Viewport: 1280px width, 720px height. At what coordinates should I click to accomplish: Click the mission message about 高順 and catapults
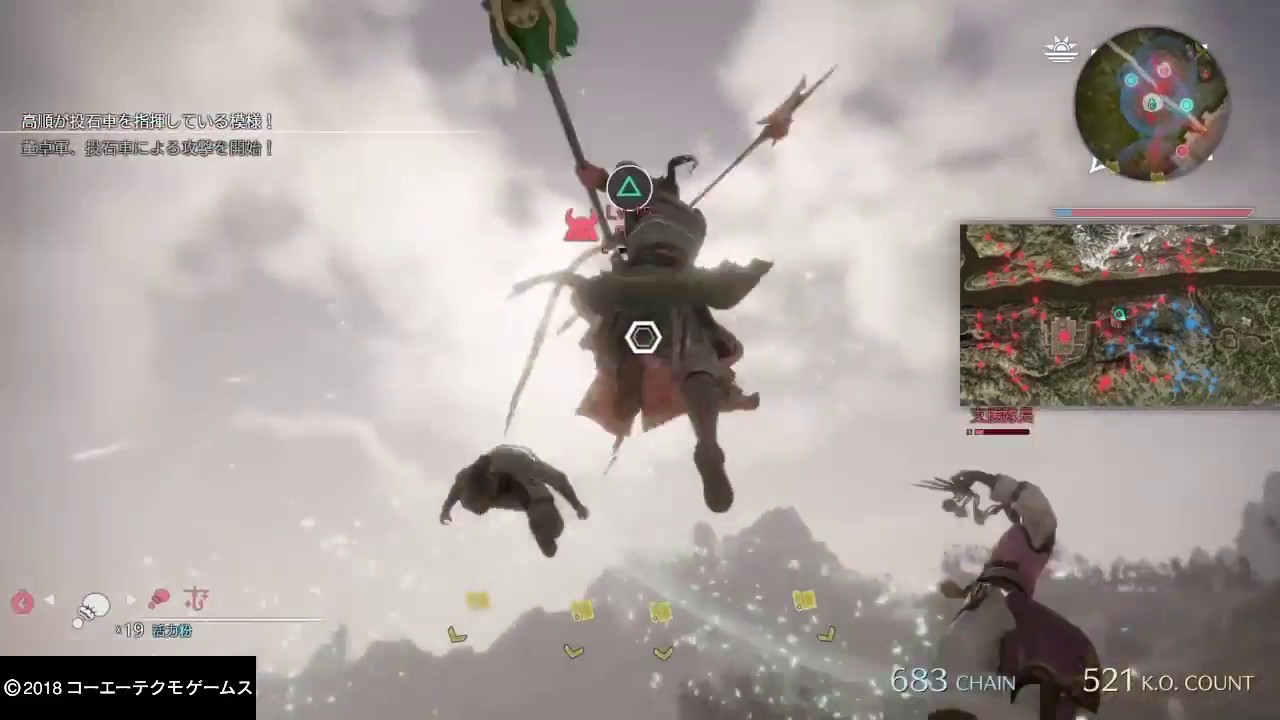pyautogui.click(x=148, y=121)
